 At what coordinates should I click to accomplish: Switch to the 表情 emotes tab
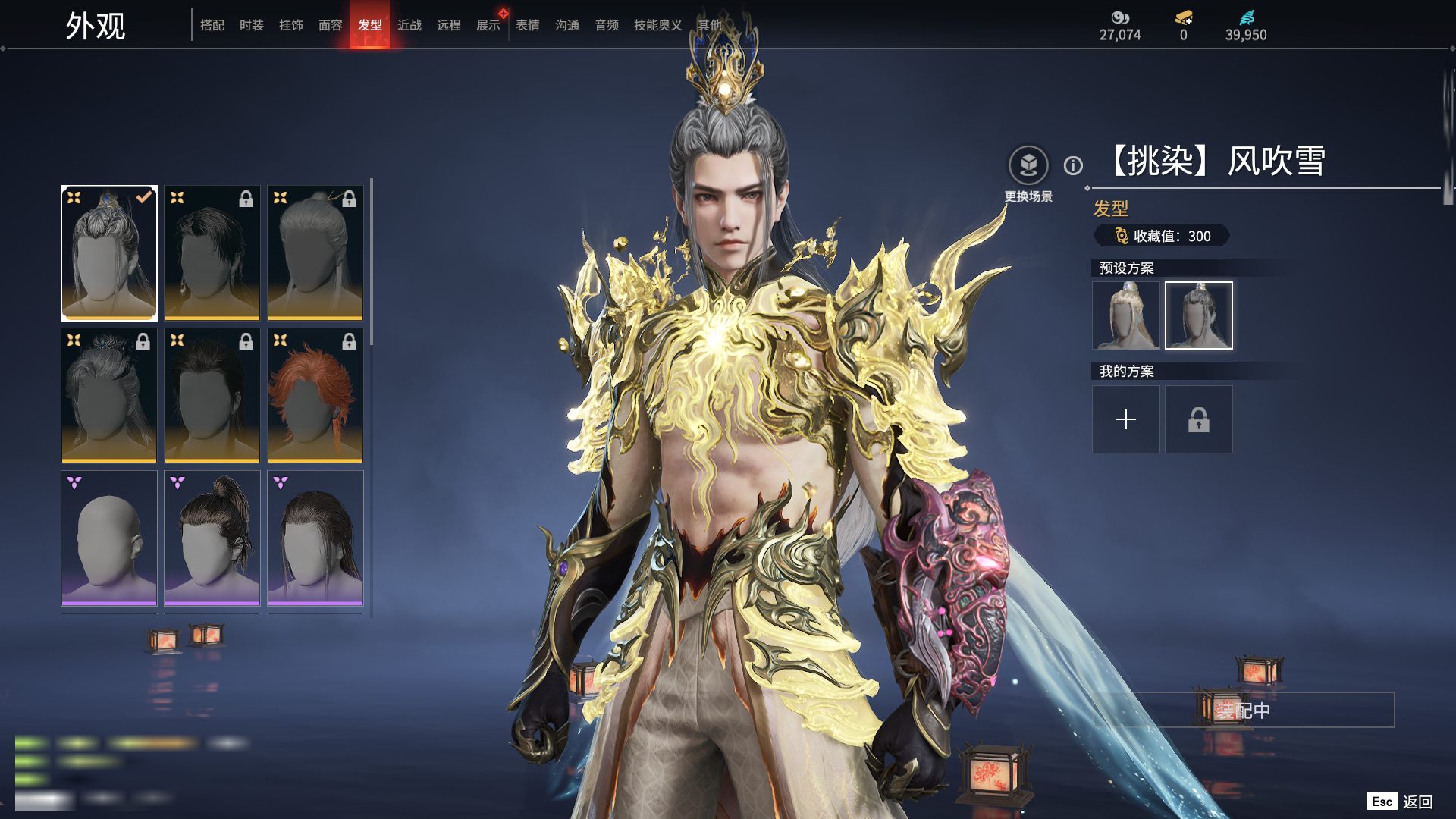[528, 25]
